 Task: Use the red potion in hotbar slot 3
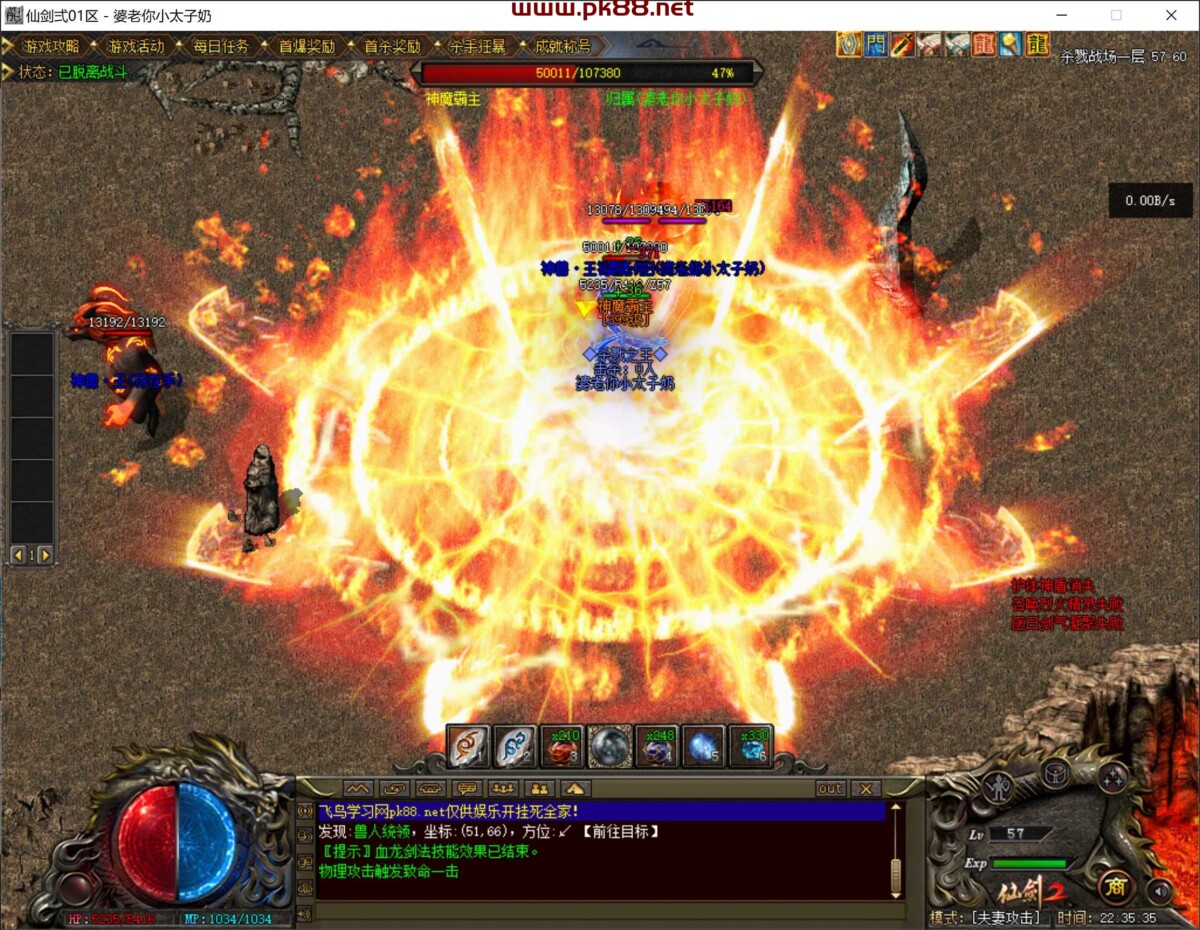point(561,746)
